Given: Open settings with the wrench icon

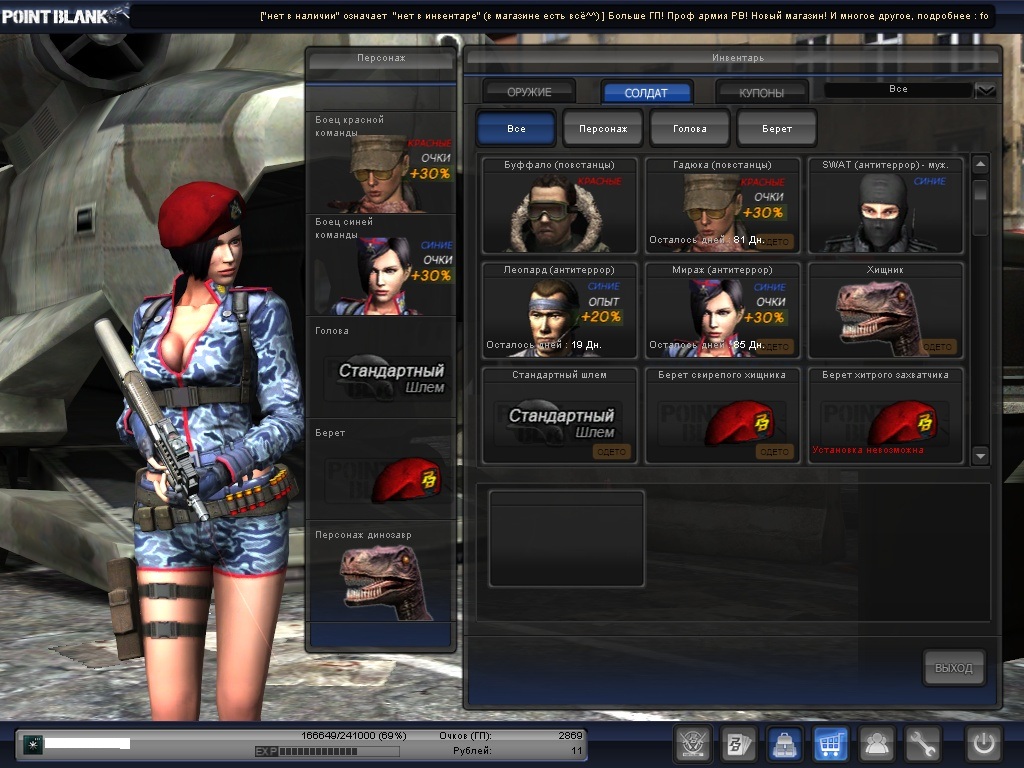Looking at the screenshot, I should (923, 744).
